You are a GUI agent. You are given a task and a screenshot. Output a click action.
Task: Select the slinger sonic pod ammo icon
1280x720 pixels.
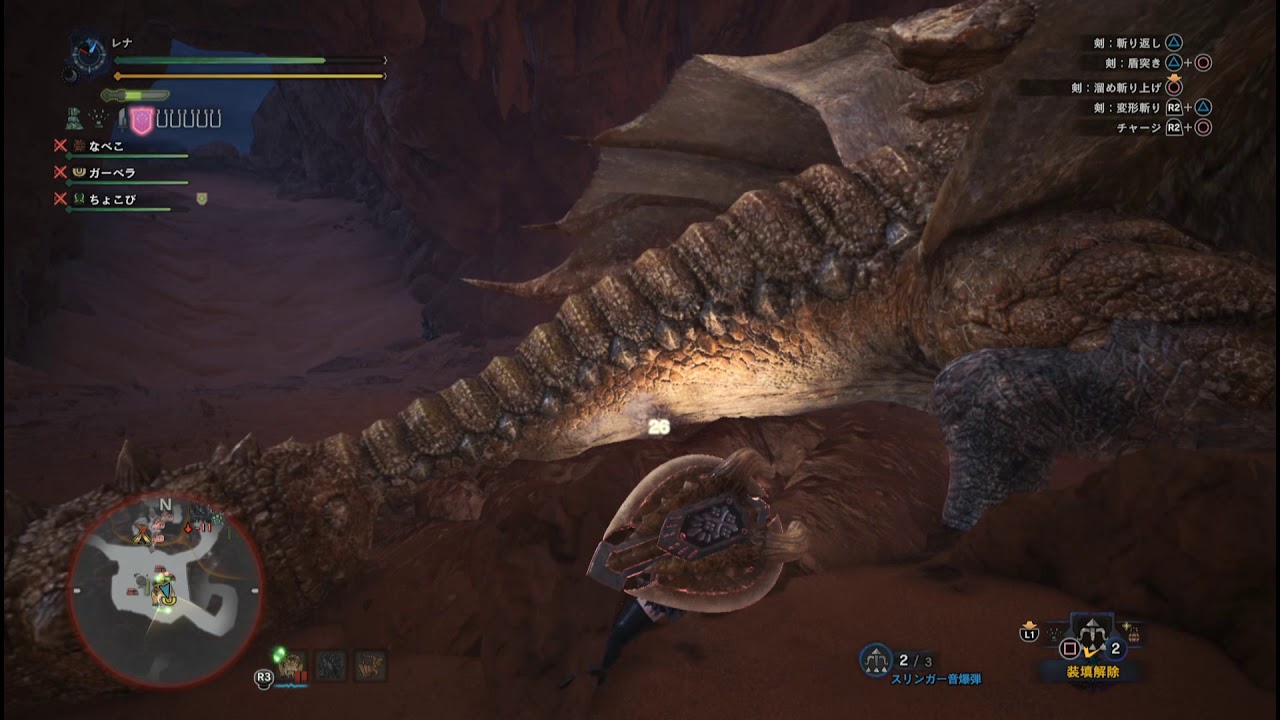(874, 658)
